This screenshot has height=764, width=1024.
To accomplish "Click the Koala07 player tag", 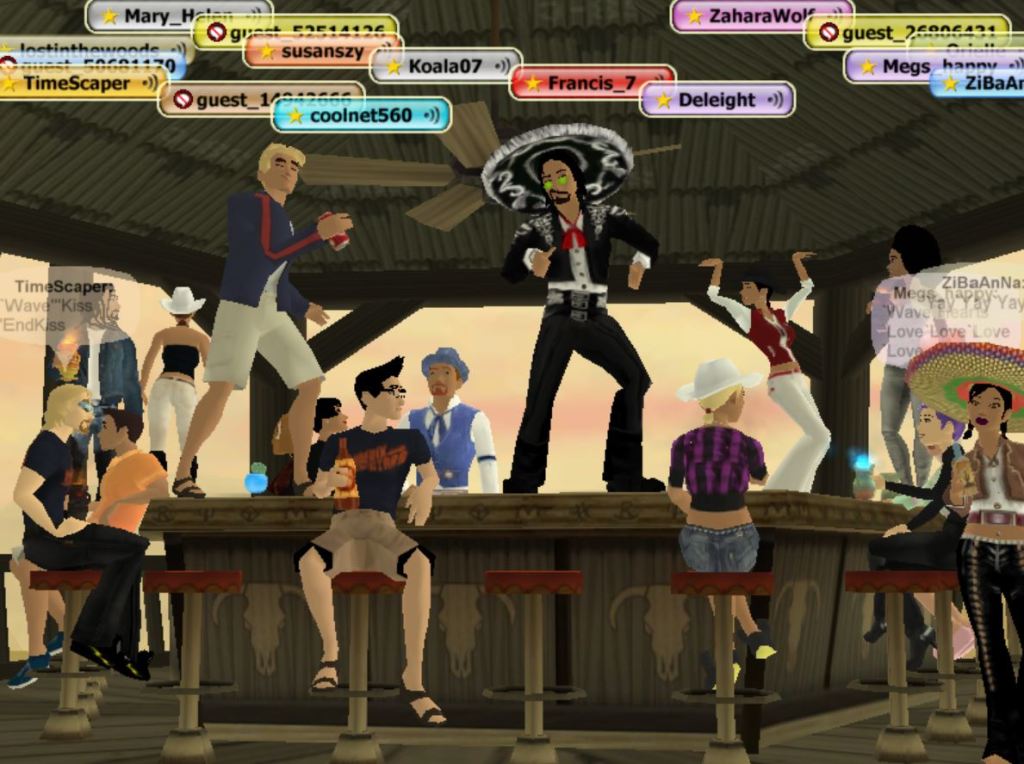I will pyautogui.click(x=445, y=66).
